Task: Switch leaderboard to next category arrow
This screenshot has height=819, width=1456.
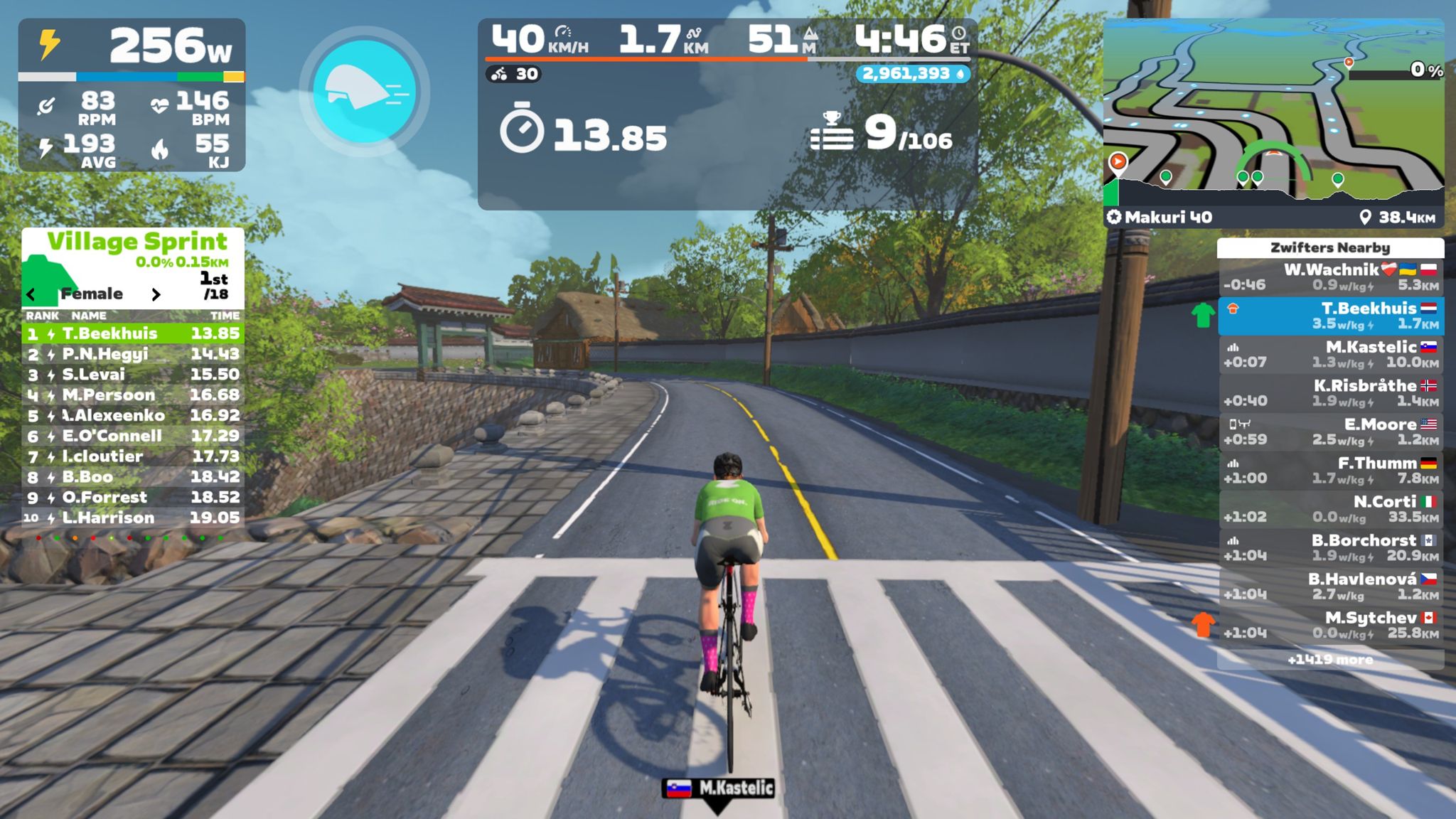Action: [156, 294]
